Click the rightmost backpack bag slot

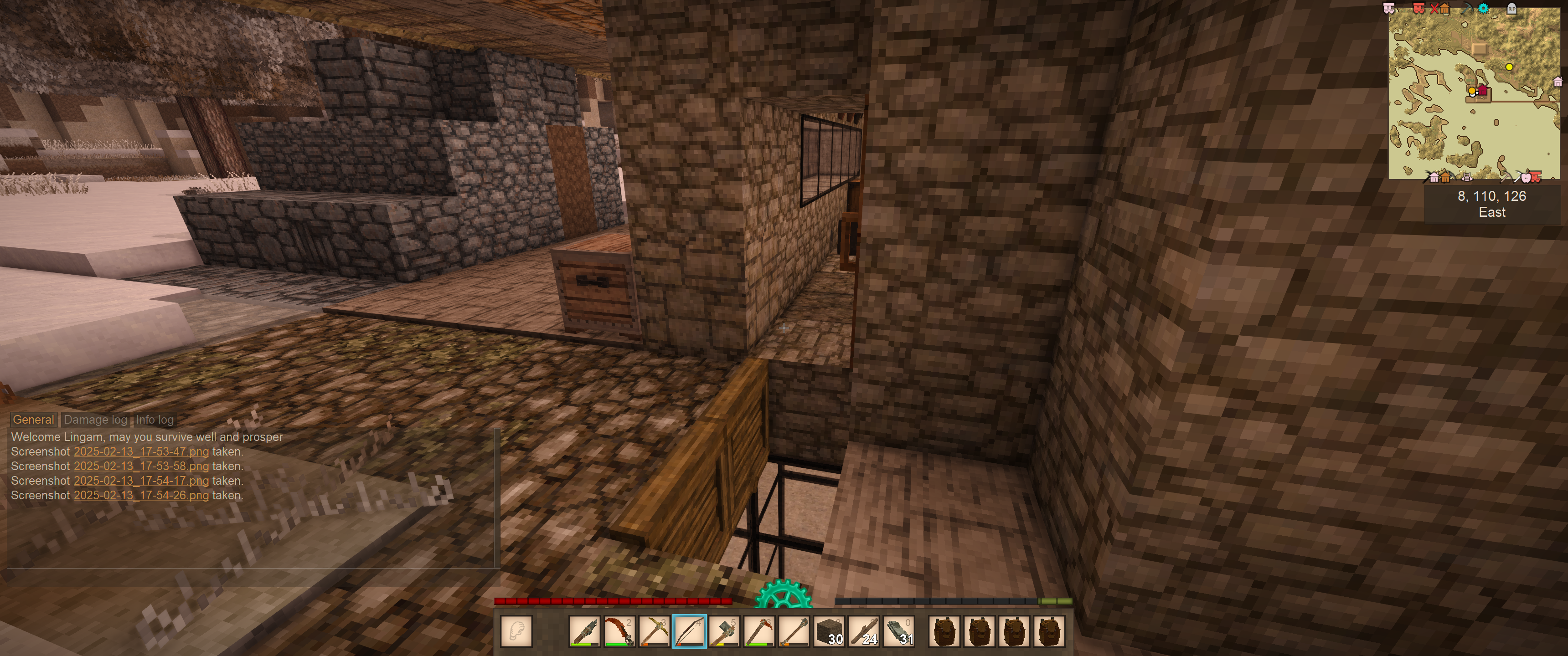click(x=1049, y=631)
